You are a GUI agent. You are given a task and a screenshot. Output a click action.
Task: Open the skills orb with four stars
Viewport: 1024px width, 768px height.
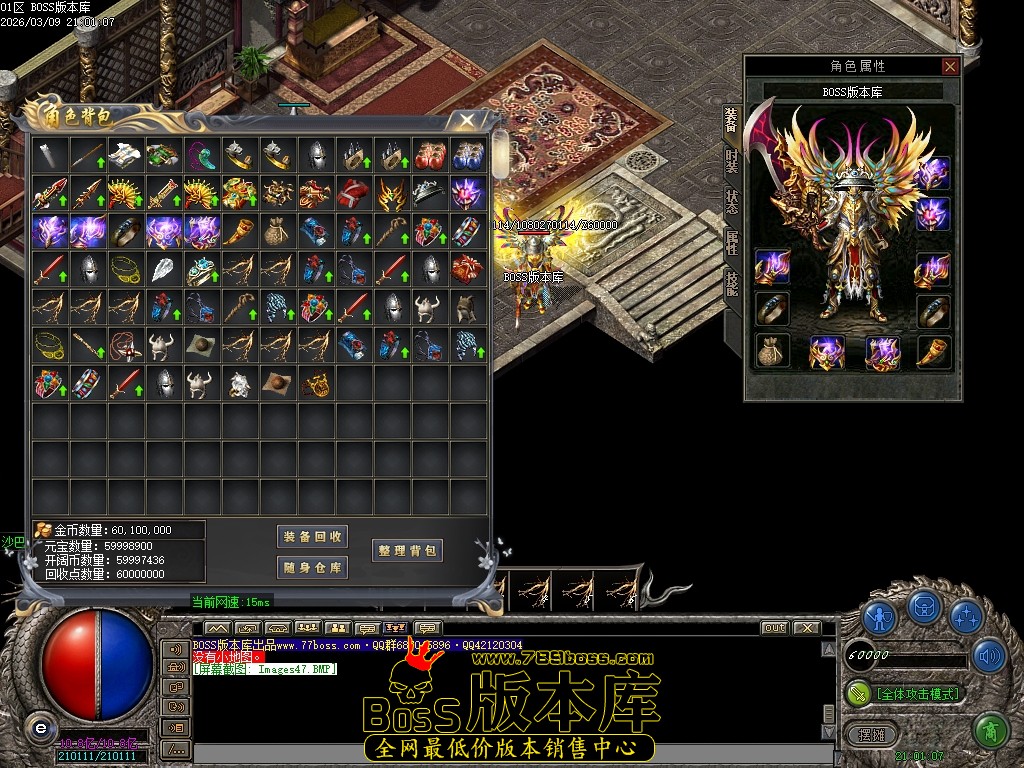967,617
